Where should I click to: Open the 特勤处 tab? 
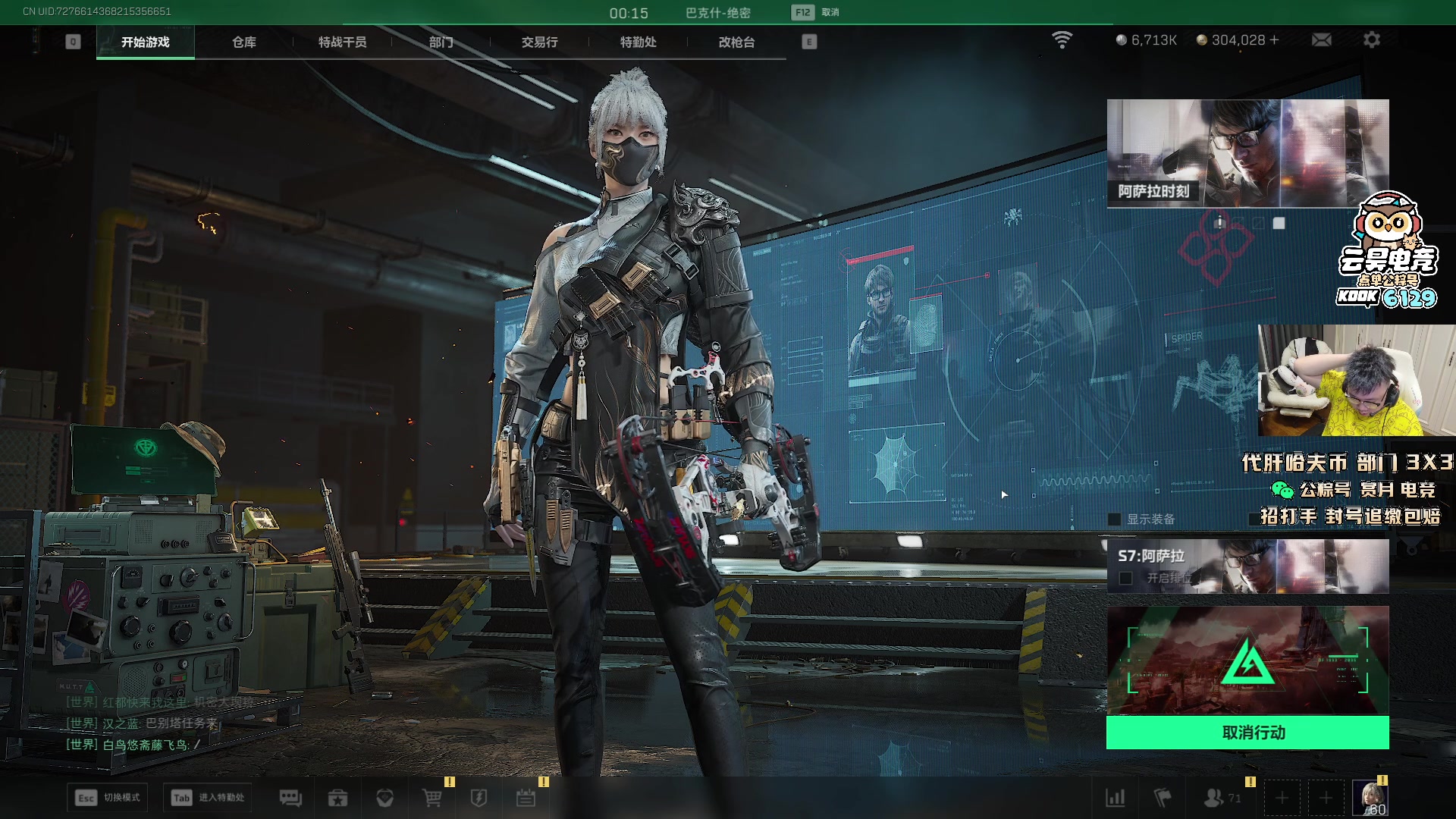[638, 42]
